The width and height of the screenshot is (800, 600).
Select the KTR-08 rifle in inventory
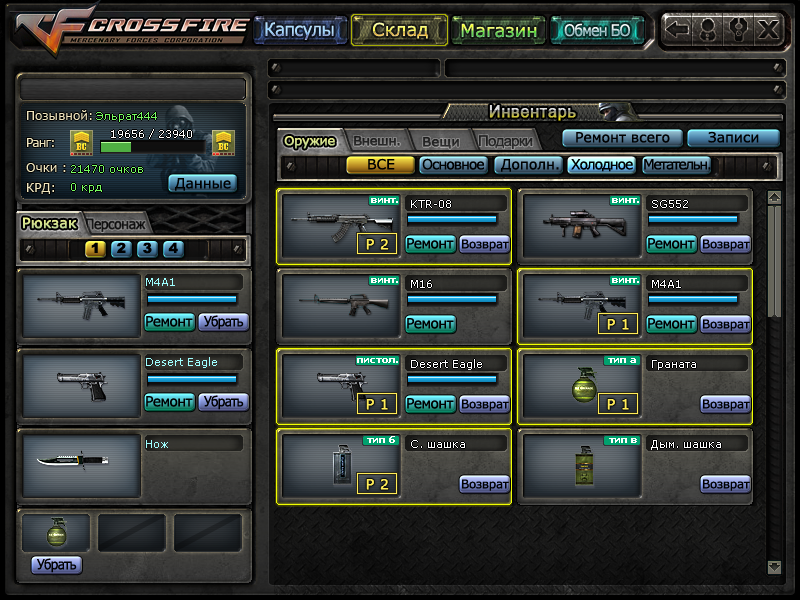(x=338, y=223)
